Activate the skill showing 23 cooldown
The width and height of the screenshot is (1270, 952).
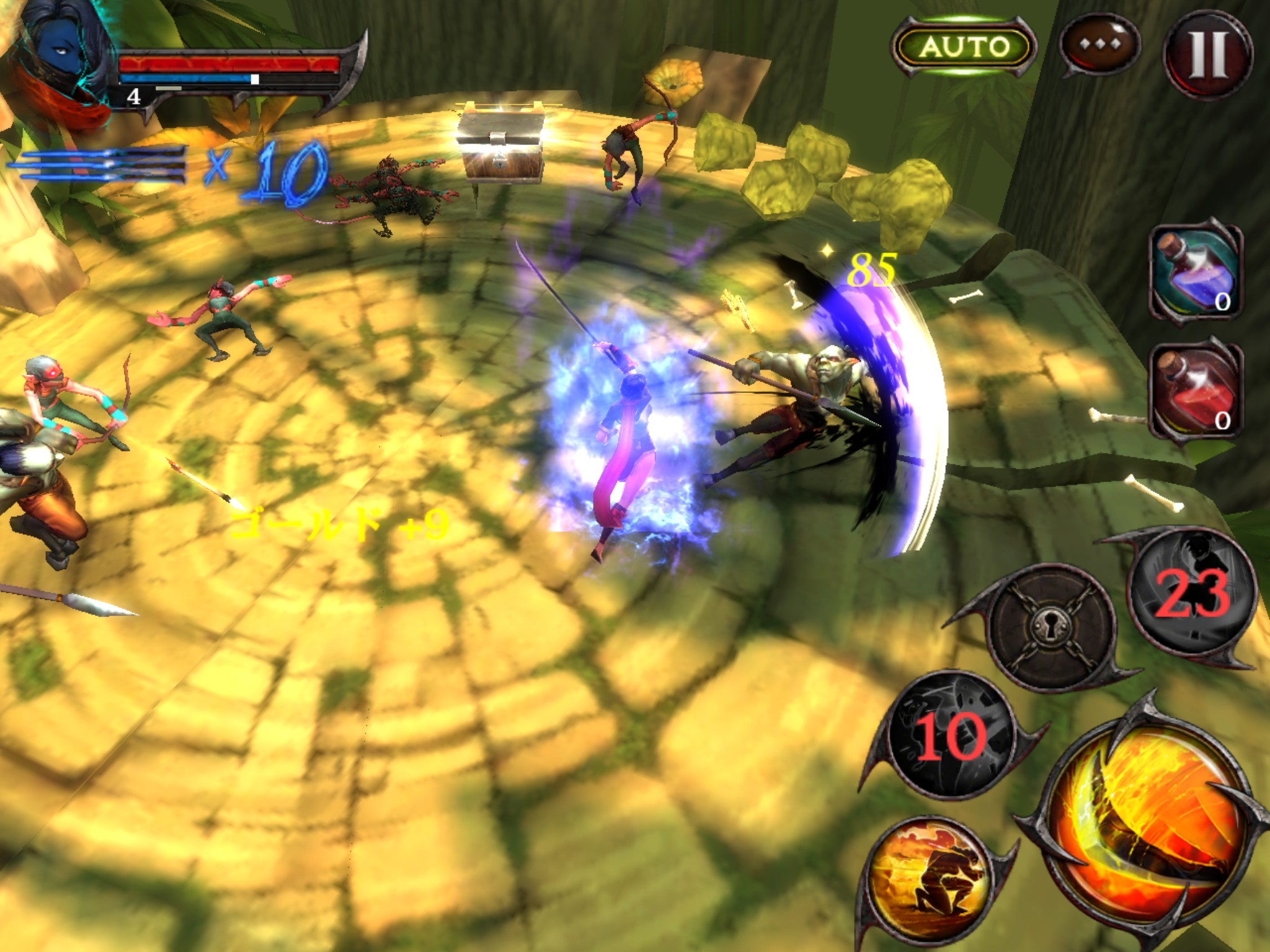pos(1191,593)
